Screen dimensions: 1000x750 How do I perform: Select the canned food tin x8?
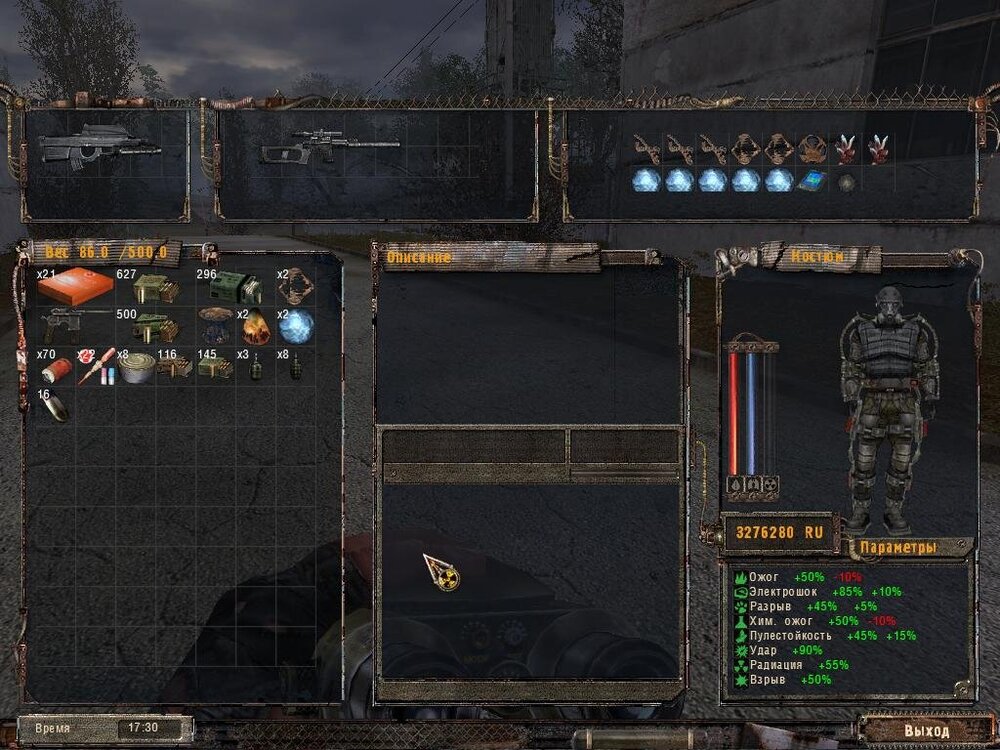135,366
